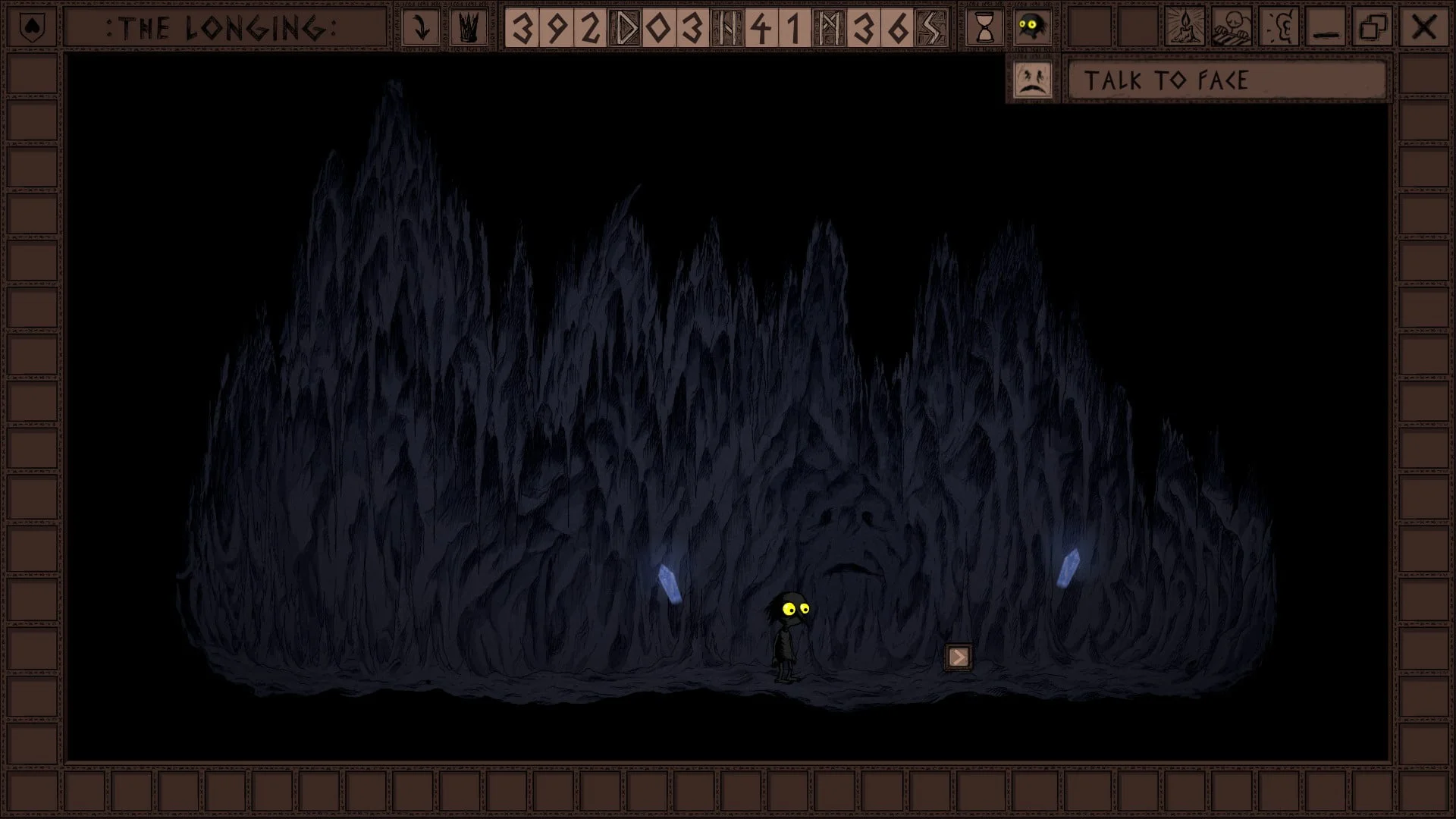Open the candle icon in the toolbar
This screenshot has height=819, width=1456.
coord(1185,29)
